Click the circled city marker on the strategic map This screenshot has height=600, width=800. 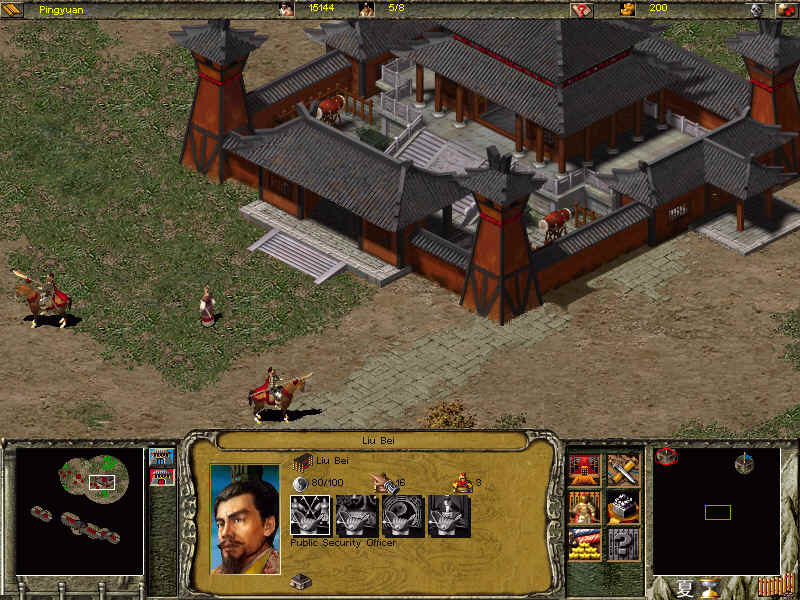click(x=667, y=458)
